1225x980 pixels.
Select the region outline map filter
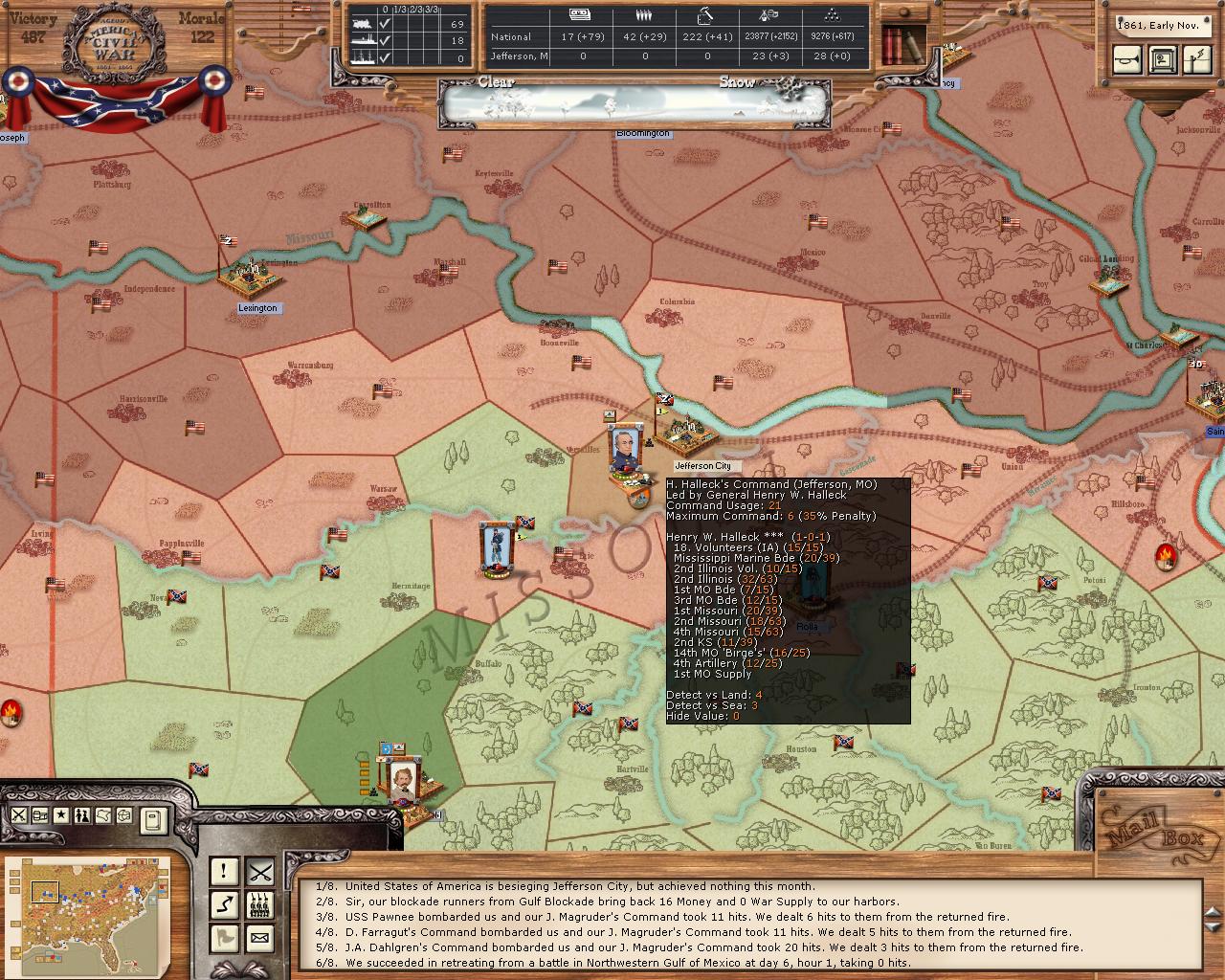pyautogui.click(x=102, y=815)
